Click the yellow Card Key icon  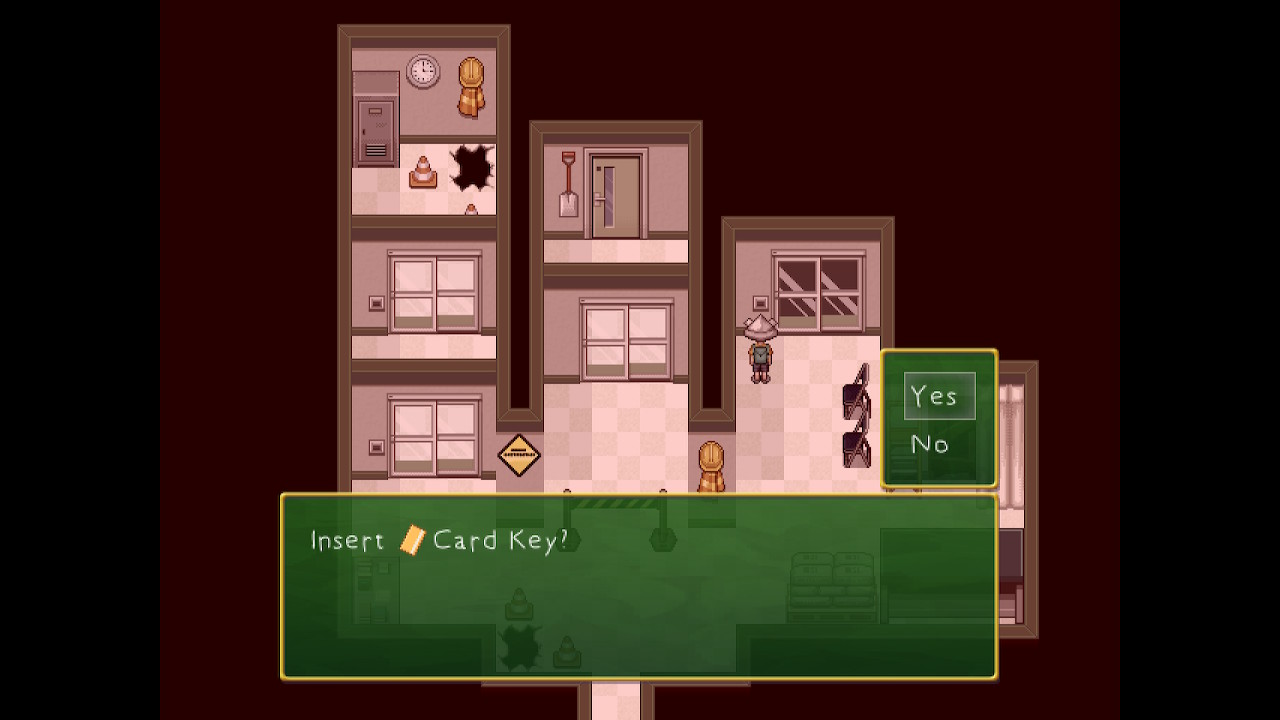[x=413, y=541]
